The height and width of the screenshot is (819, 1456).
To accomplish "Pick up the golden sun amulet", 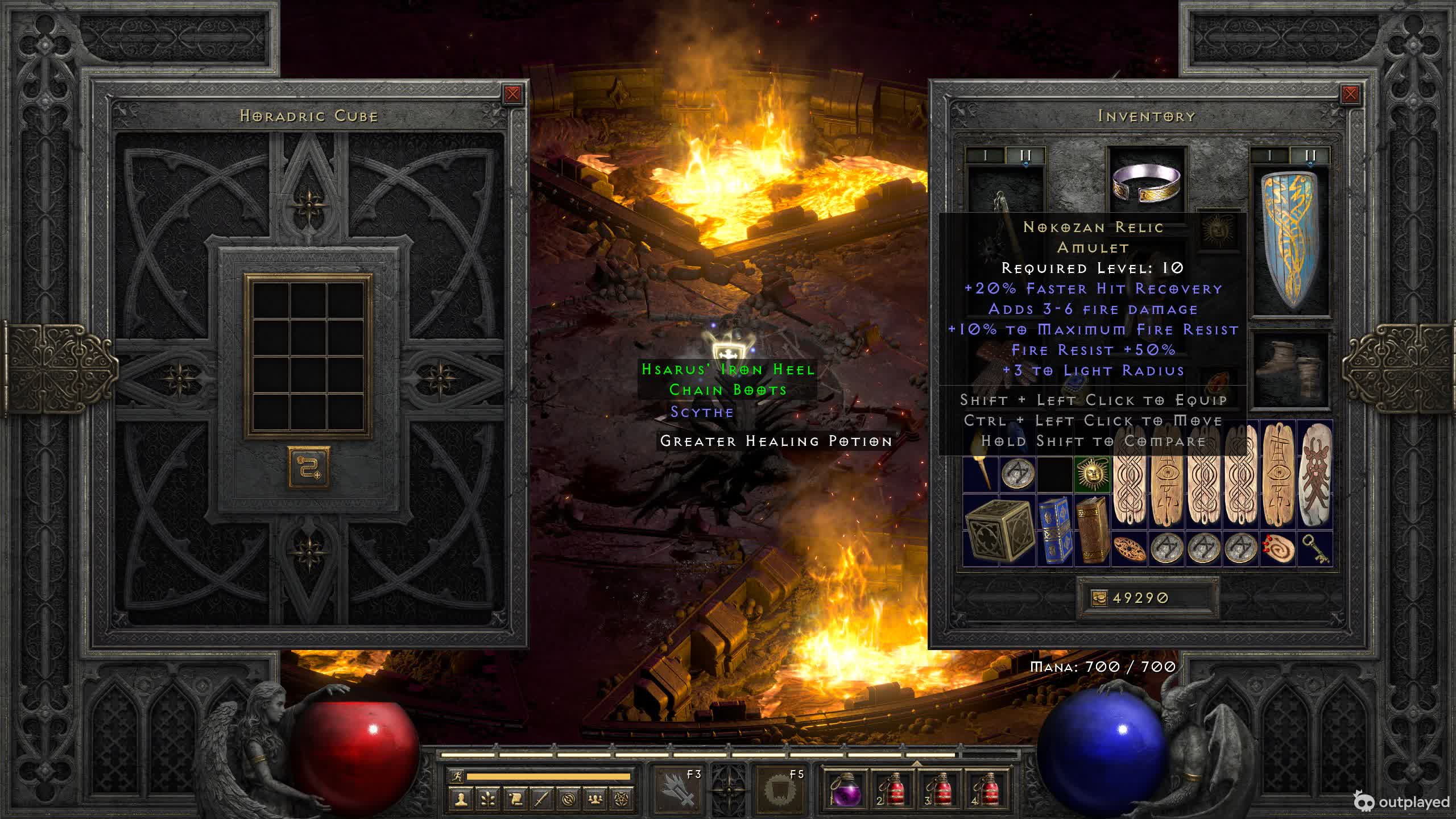I will [1092, 473].
